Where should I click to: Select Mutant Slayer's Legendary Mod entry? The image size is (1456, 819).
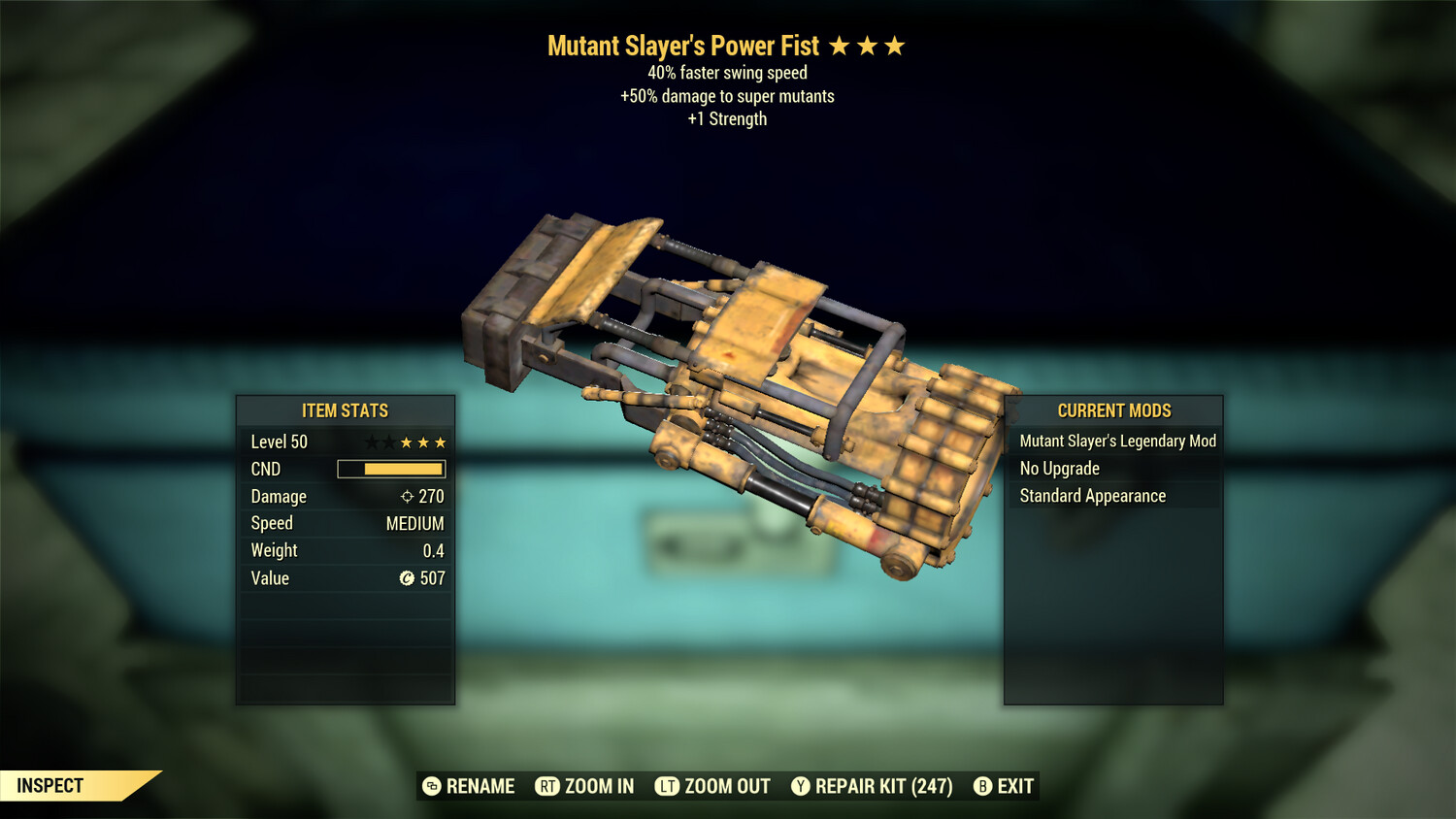pos(1116,442)
